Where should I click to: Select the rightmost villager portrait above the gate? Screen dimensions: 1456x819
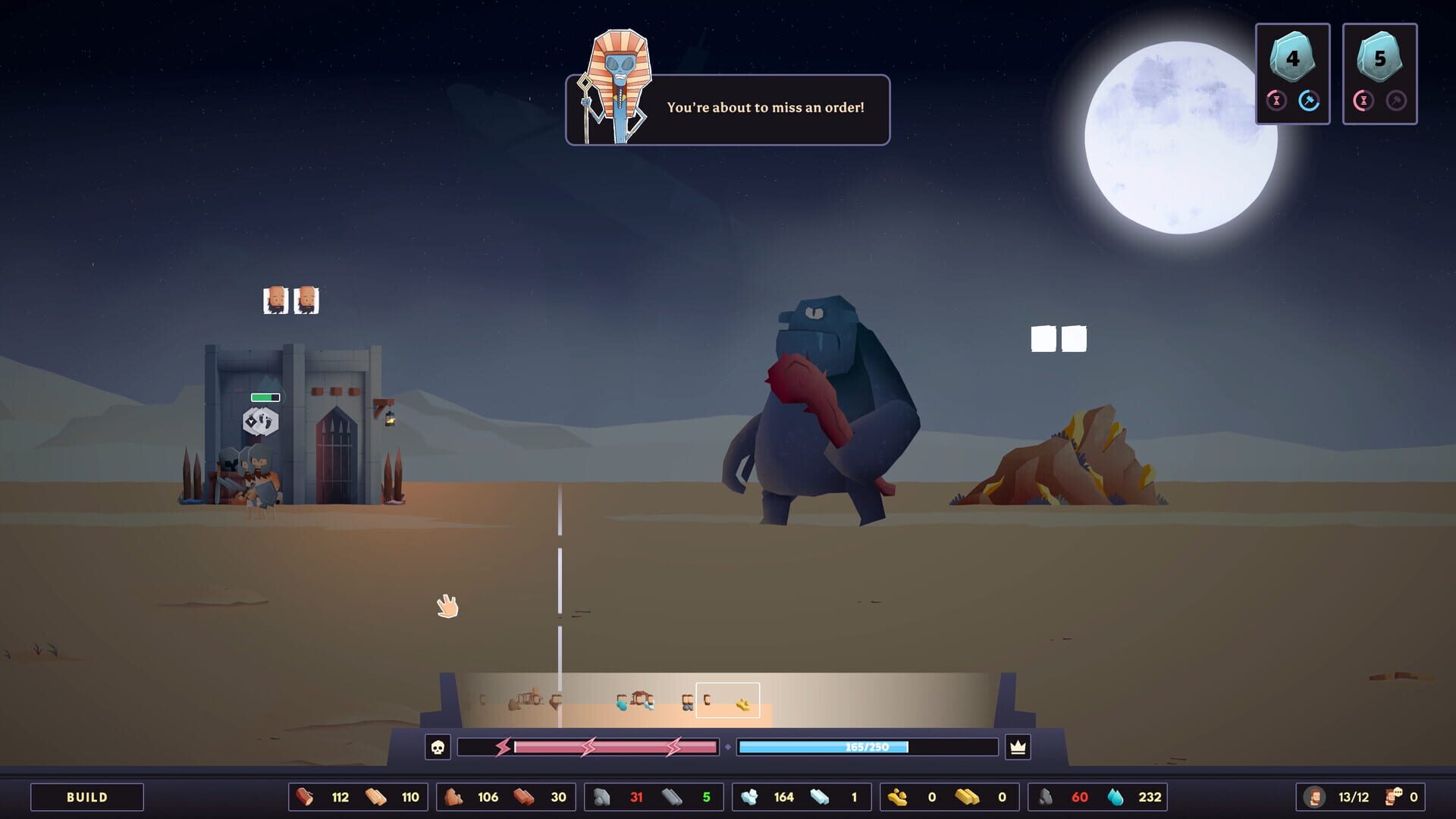(307, 300)
